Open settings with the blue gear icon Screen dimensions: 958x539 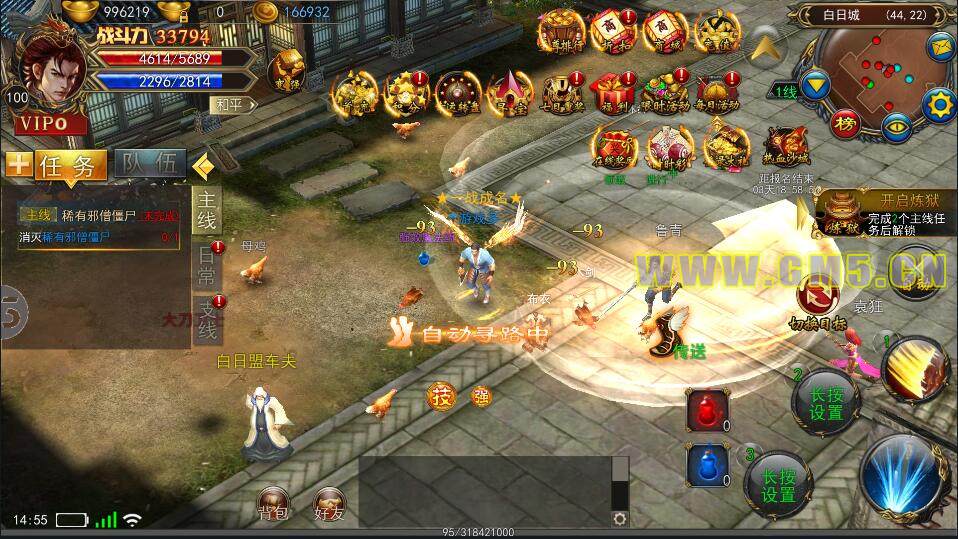pyautogui.click(x=938, y=103)
